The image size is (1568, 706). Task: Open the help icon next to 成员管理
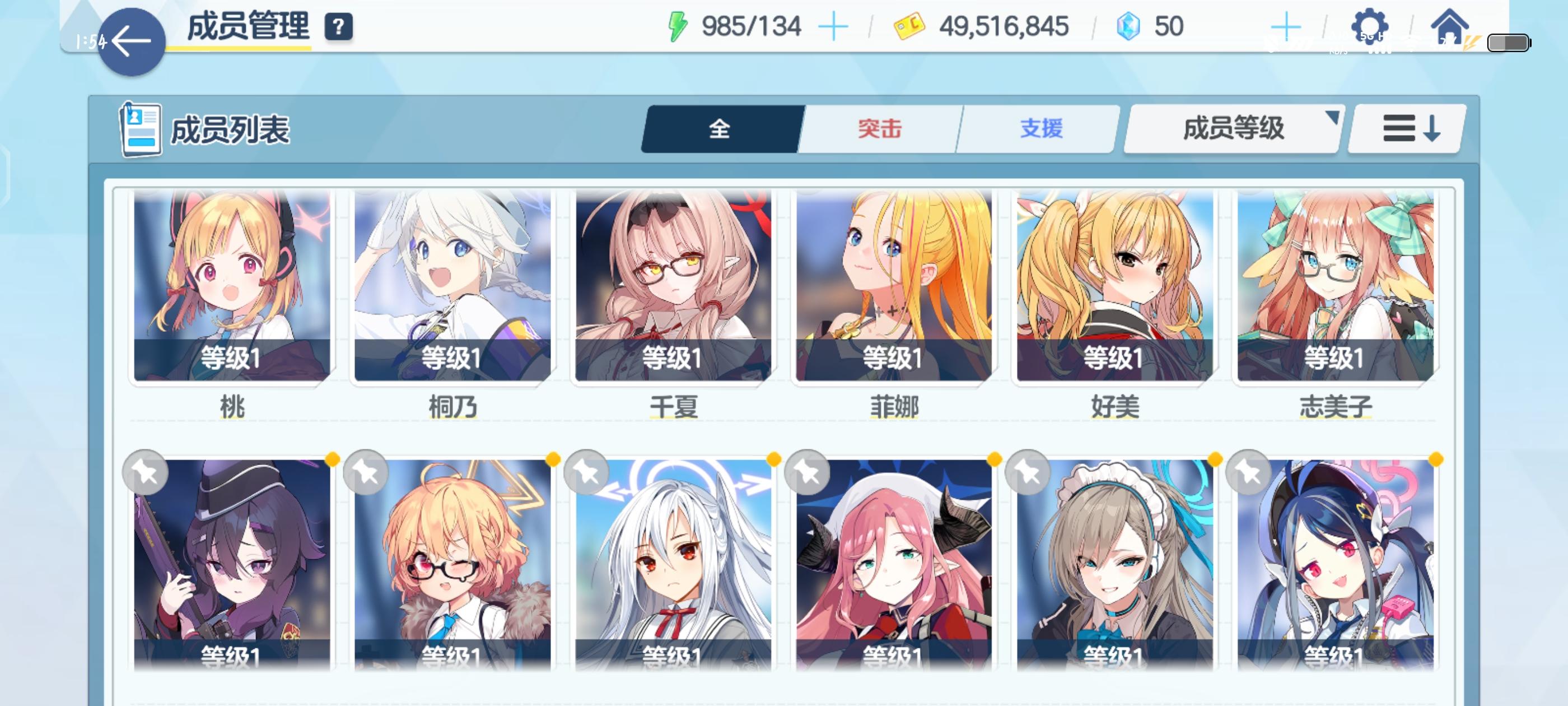click(339, 26)
